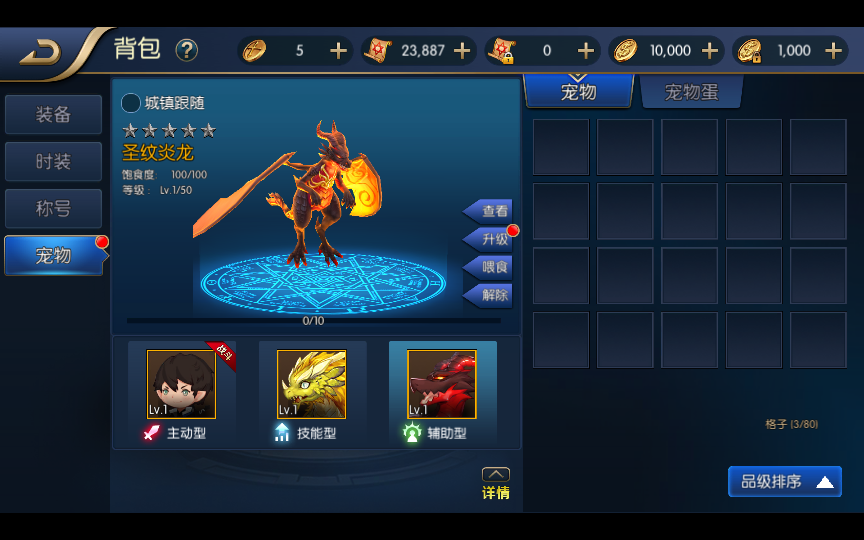This screenshot has width=864, height=540.
Task: Dismiss the pet with 解除 button
Action: pyautogui.click(x=490, y=295)
